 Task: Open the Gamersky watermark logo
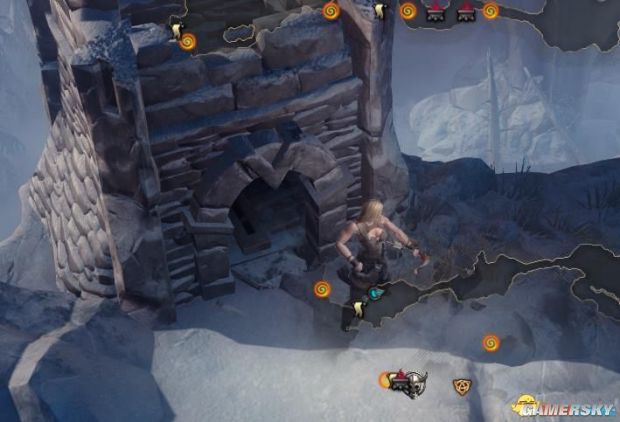pos(563,406)
